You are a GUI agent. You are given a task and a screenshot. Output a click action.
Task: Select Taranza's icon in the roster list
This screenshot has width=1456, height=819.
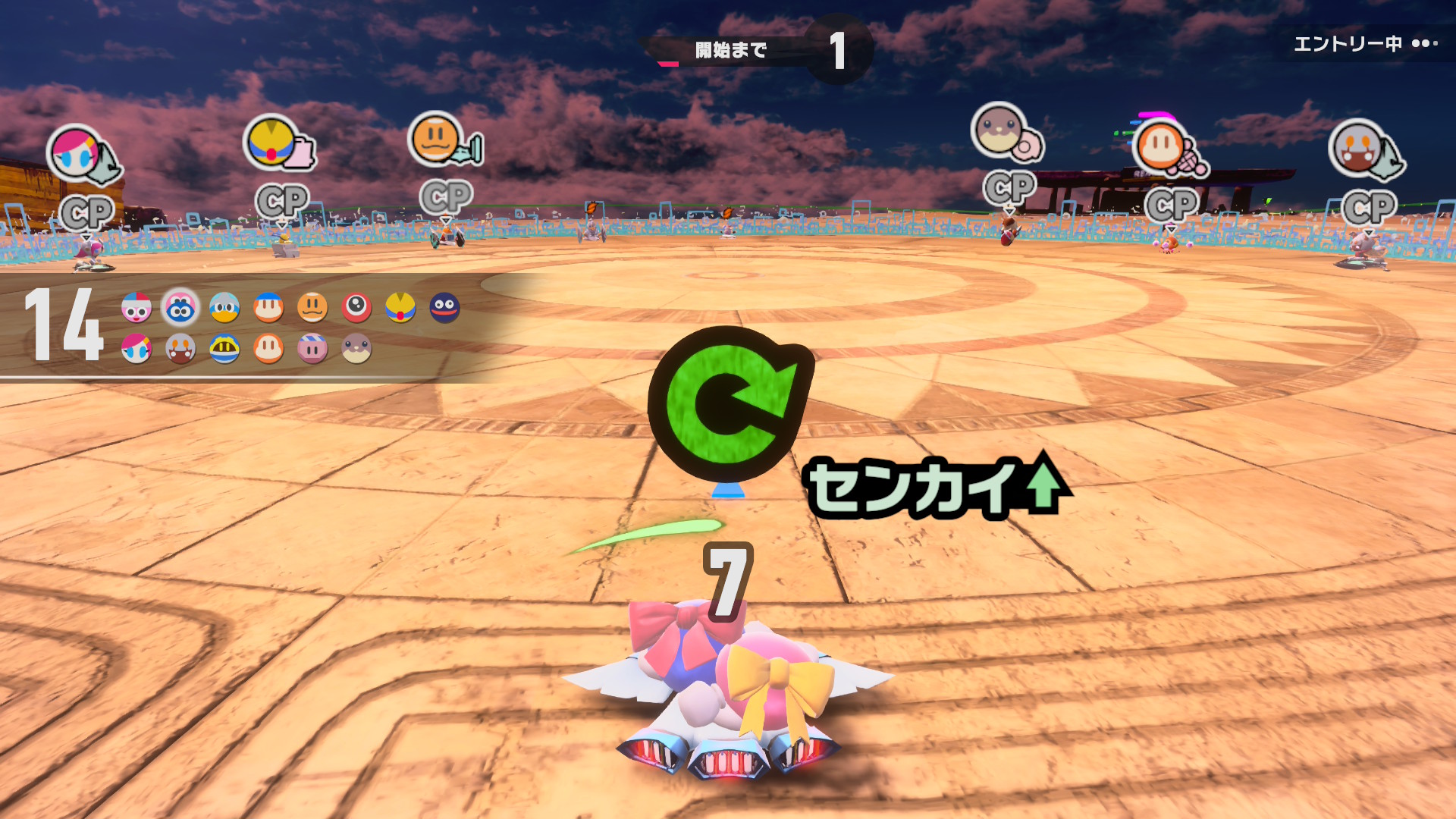tap(180, 349)
